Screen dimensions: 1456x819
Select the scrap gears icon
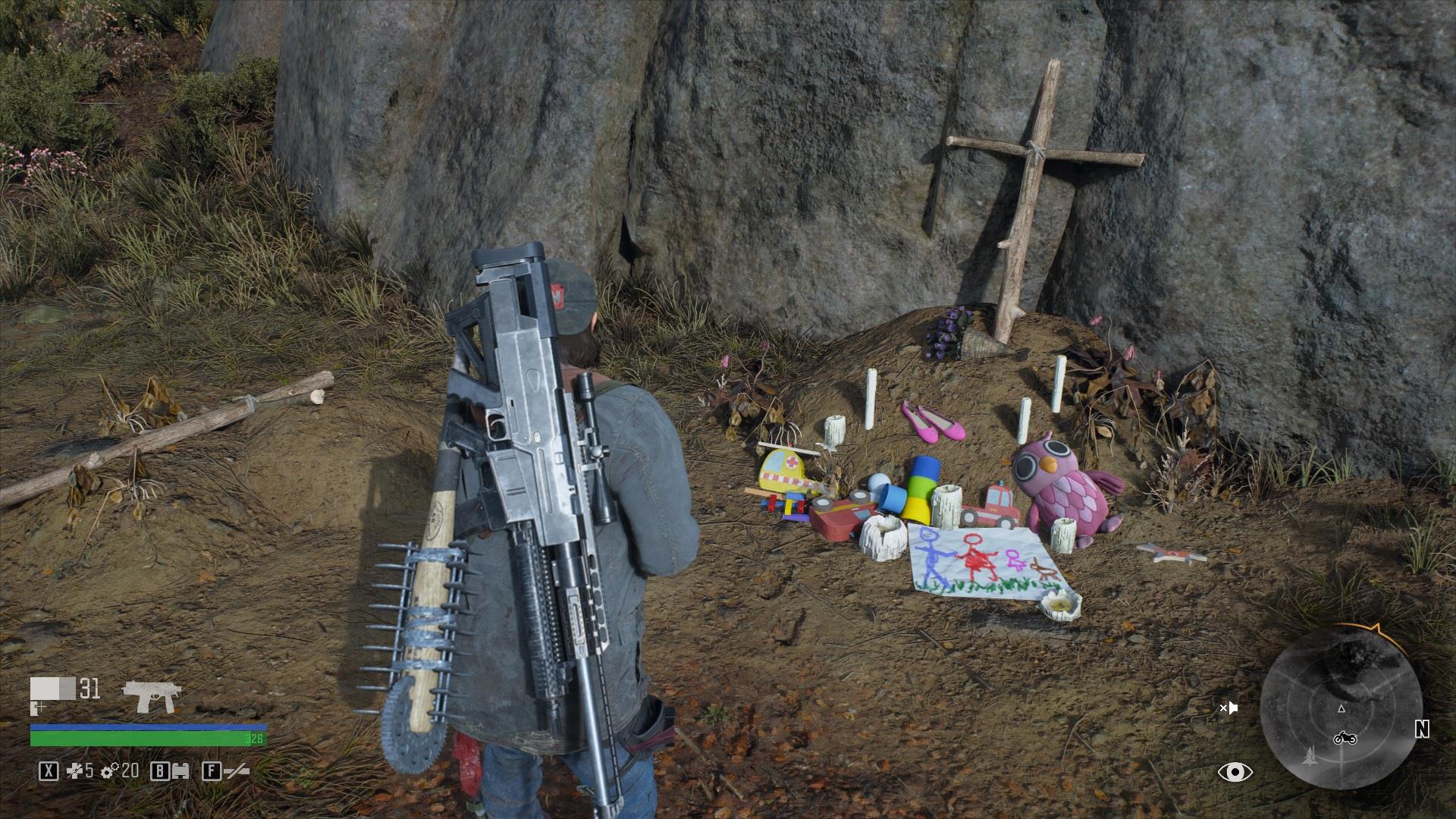click(x=110, y=771)
